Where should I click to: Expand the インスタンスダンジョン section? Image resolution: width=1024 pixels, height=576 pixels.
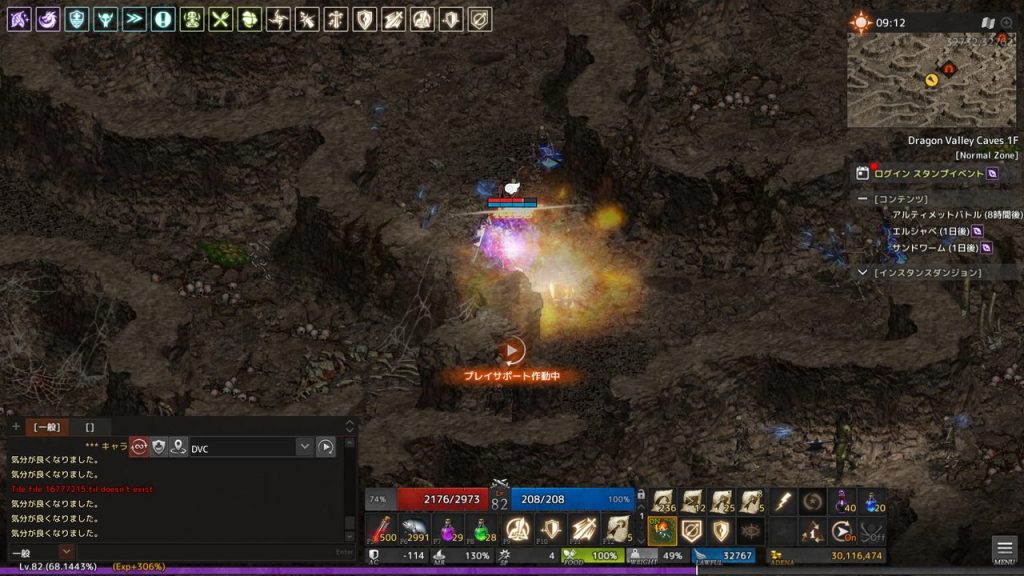pos(863,272)
